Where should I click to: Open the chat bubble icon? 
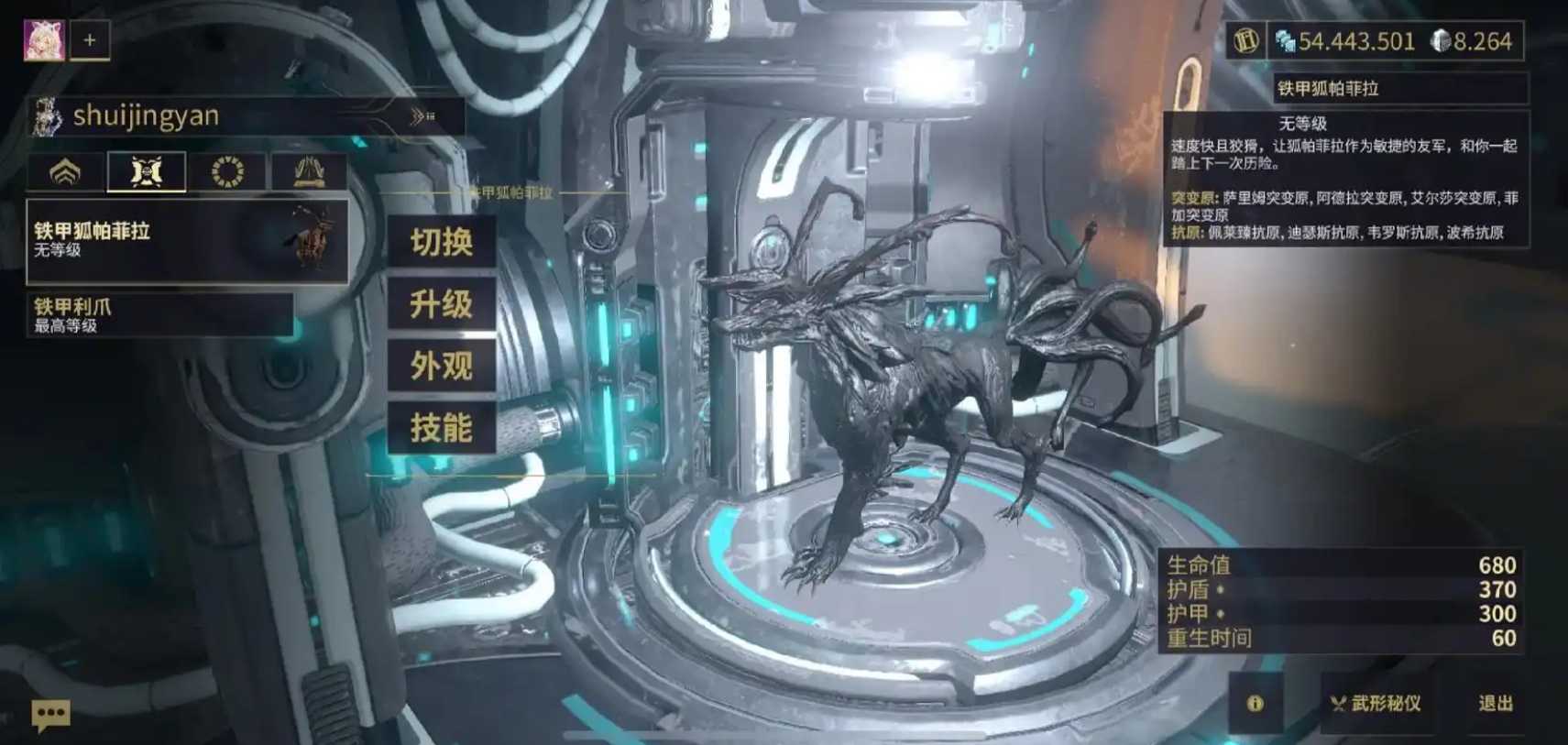coord(50,714)
